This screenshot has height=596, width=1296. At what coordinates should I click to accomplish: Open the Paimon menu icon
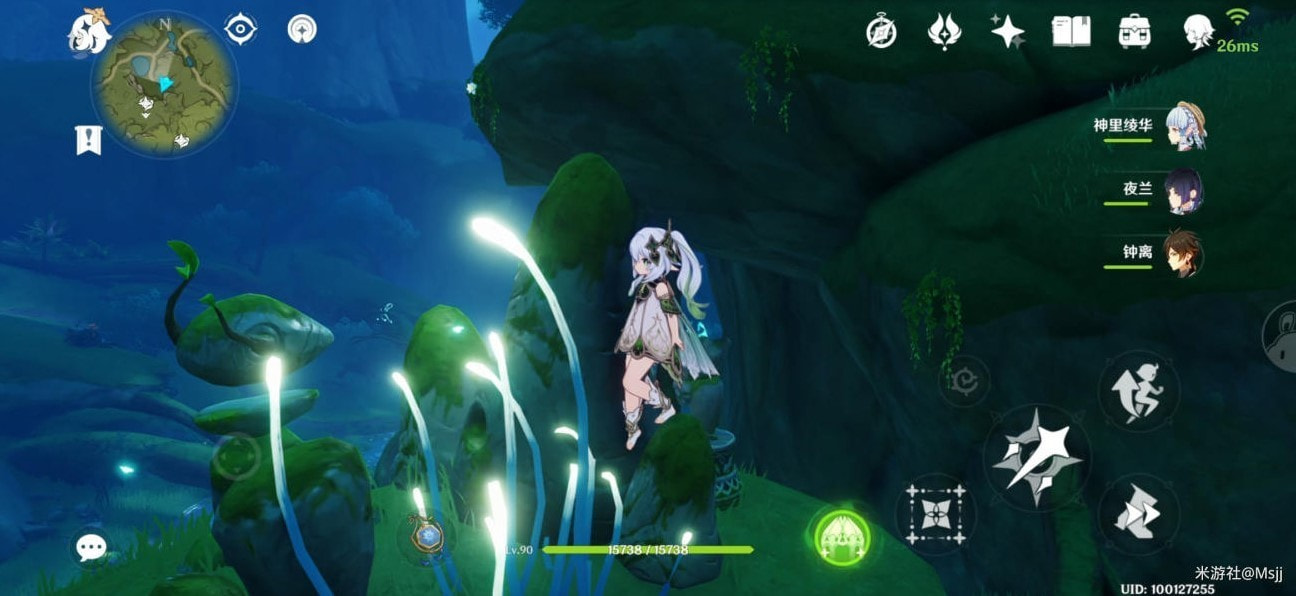88,30
